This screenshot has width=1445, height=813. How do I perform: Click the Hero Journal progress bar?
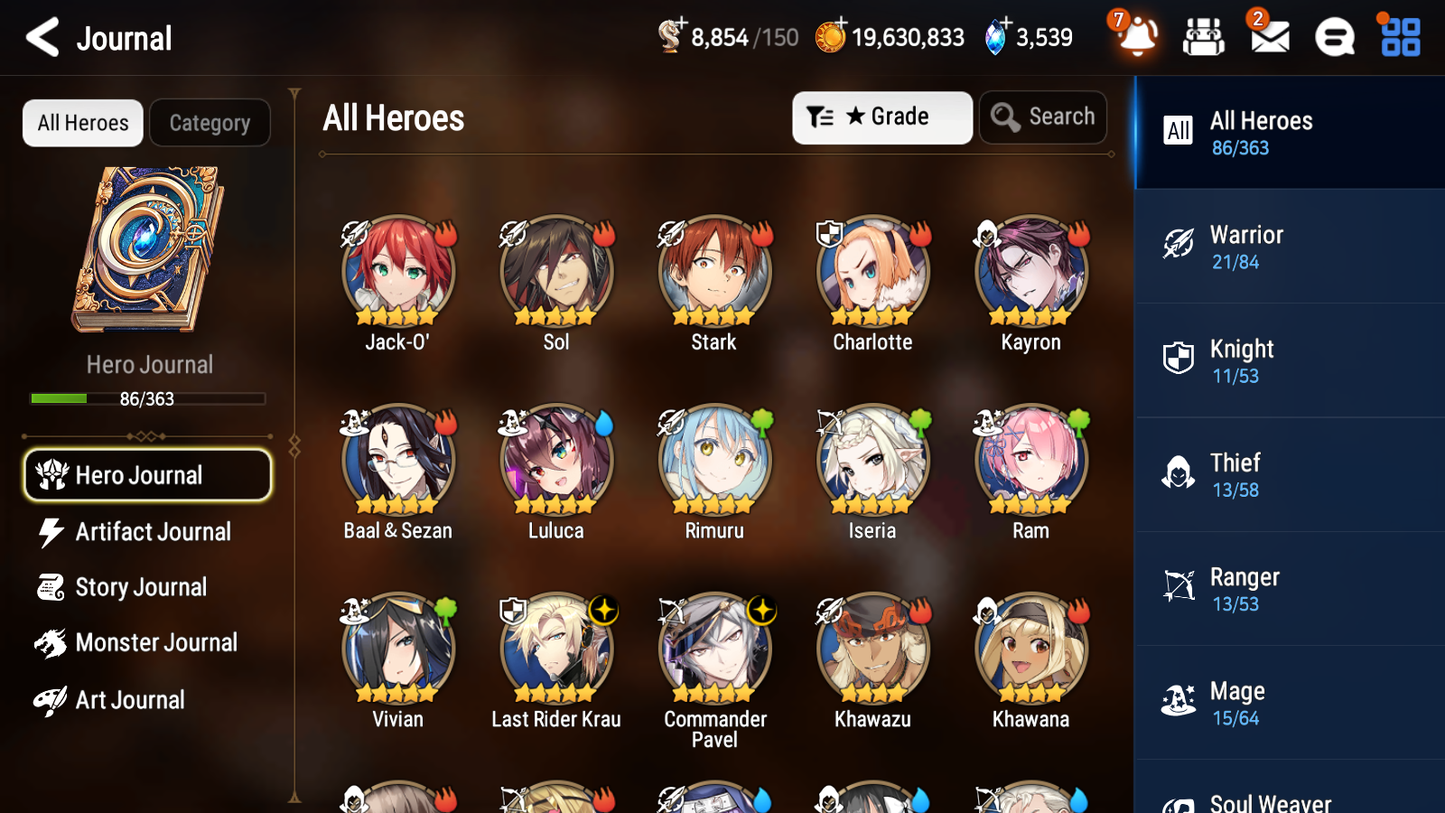tap(149, 398)
